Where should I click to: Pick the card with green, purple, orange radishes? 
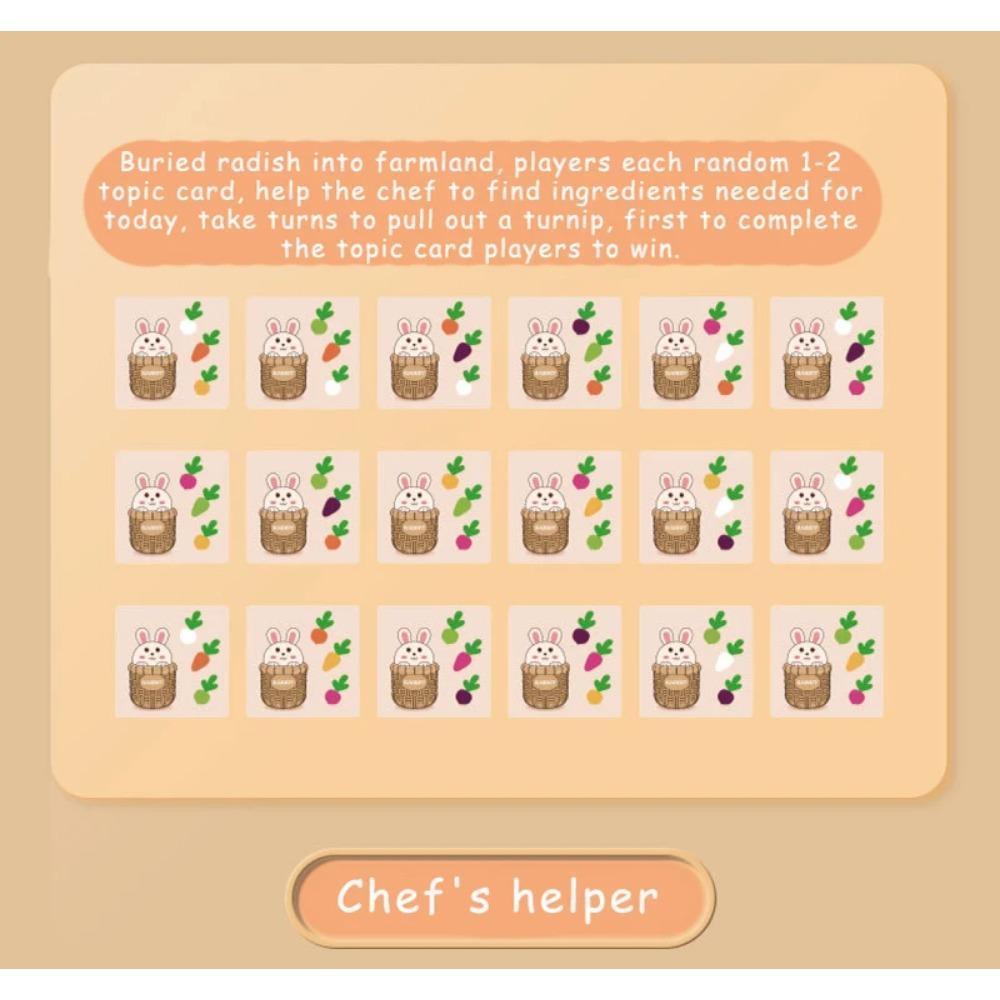[x=303, y=506]
